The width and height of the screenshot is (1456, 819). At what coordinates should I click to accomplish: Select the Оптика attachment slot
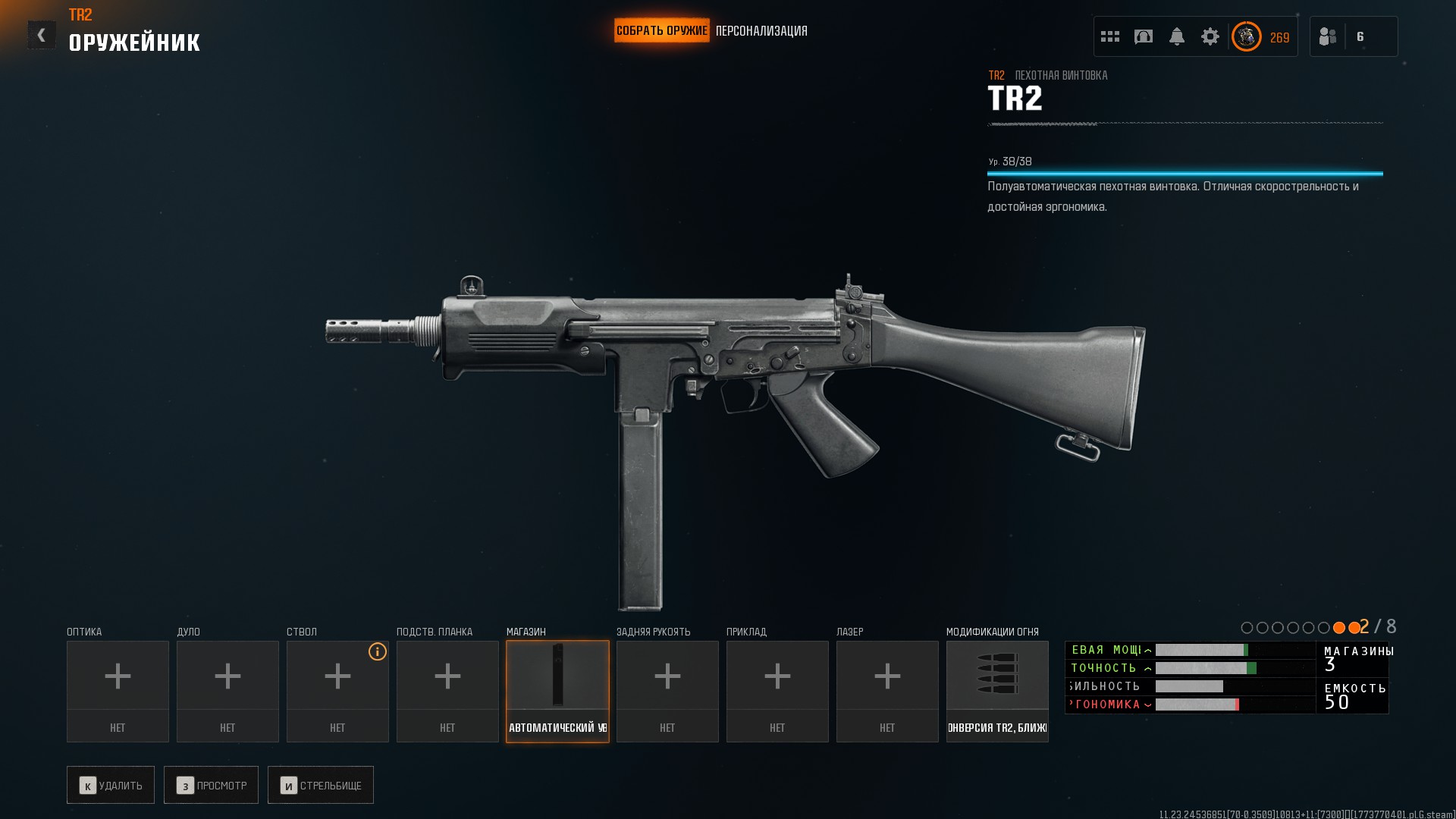(x=118, y=691)
